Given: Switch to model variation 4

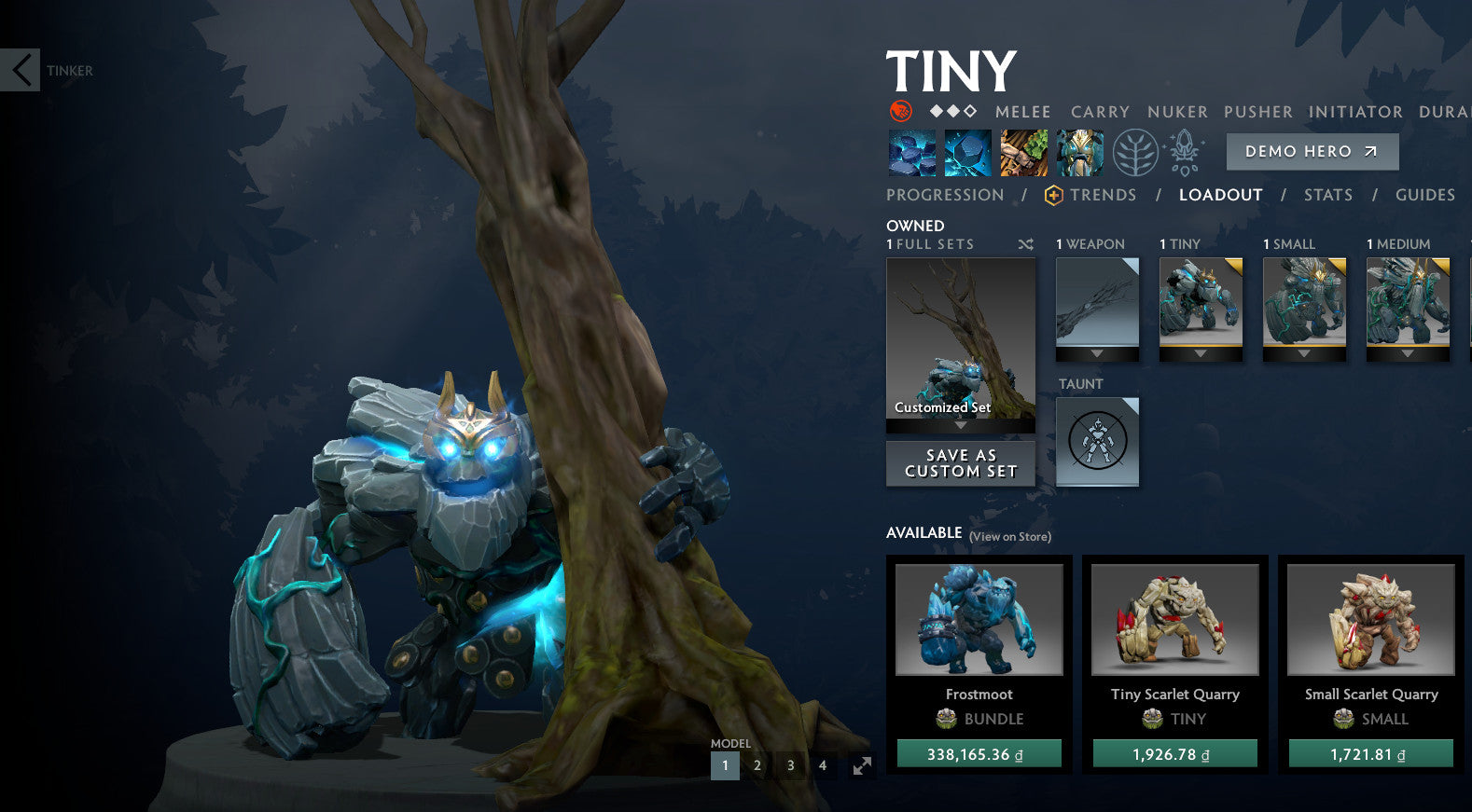Looking at the screenshot, I should pyautogui.click(x=822, y=764).
